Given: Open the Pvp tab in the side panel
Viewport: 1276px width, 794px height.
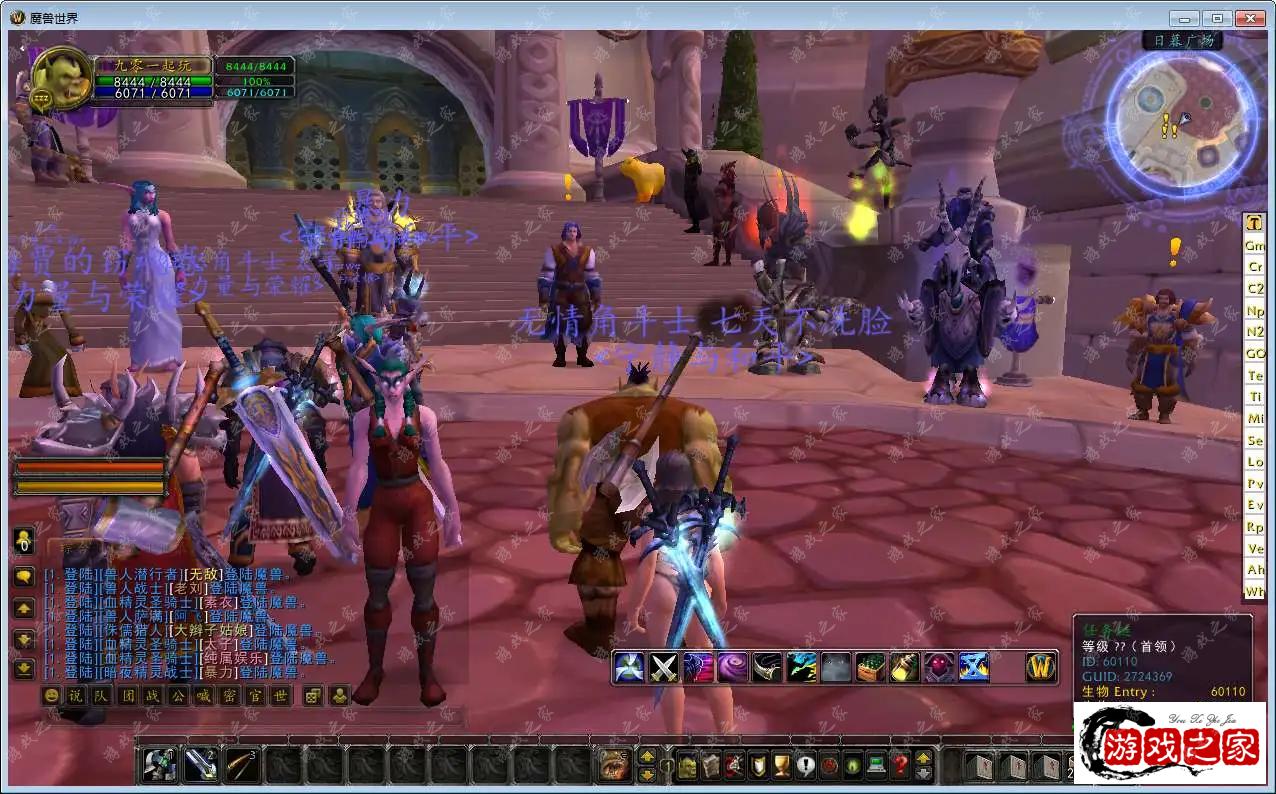Looking at the screenshot, I should click(x=1255, y=484).
